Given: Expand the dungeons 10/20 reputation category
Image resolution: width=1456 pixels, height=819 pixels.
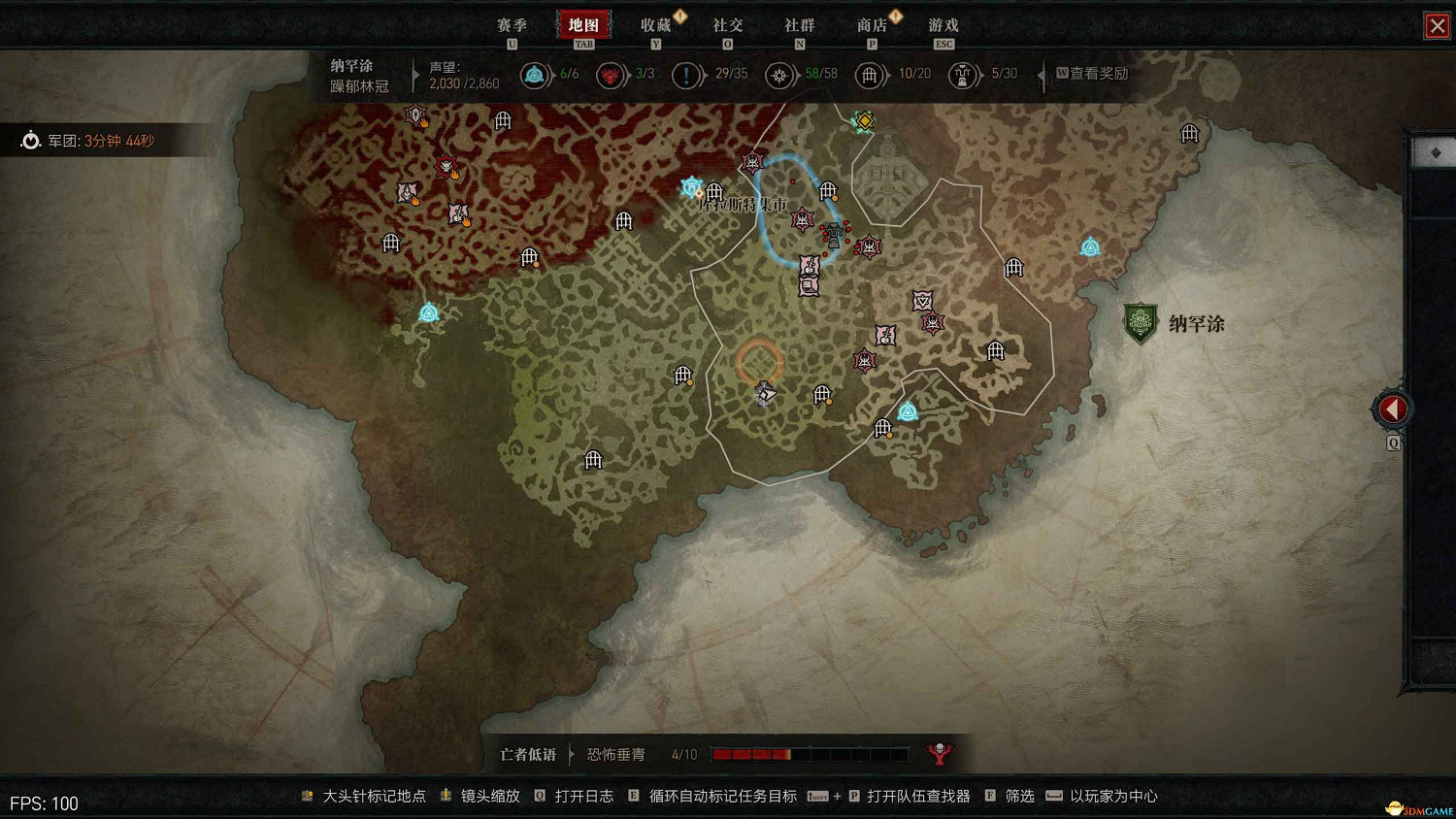Looking at the screenshot, I should (871, 75).
